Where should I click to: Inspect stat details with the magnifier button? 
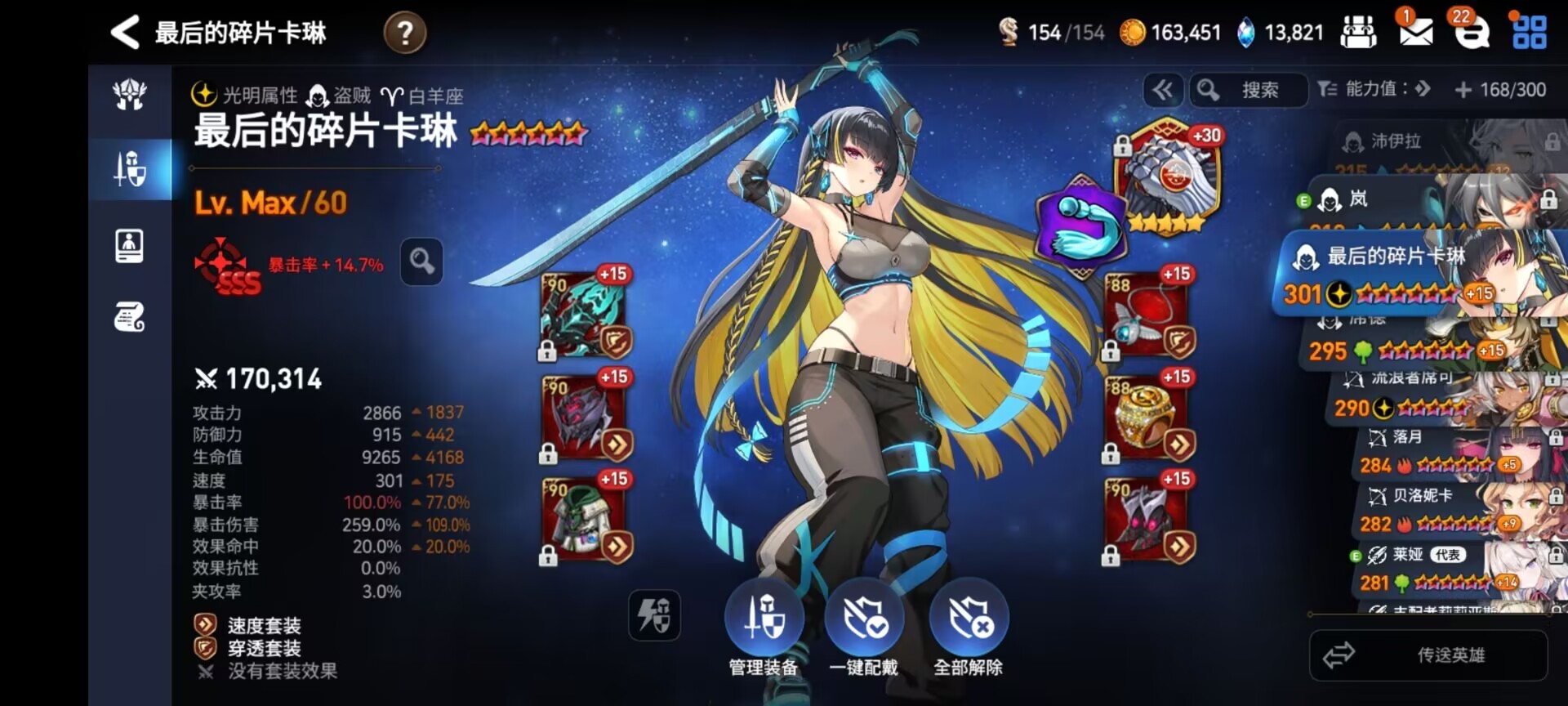(x=421, y=261)
